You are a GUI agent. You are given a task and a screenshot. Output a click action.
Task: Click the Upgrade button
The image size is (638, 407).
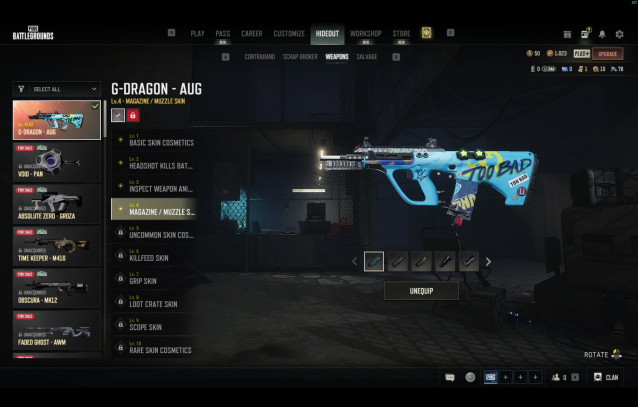tap(607, 53)
